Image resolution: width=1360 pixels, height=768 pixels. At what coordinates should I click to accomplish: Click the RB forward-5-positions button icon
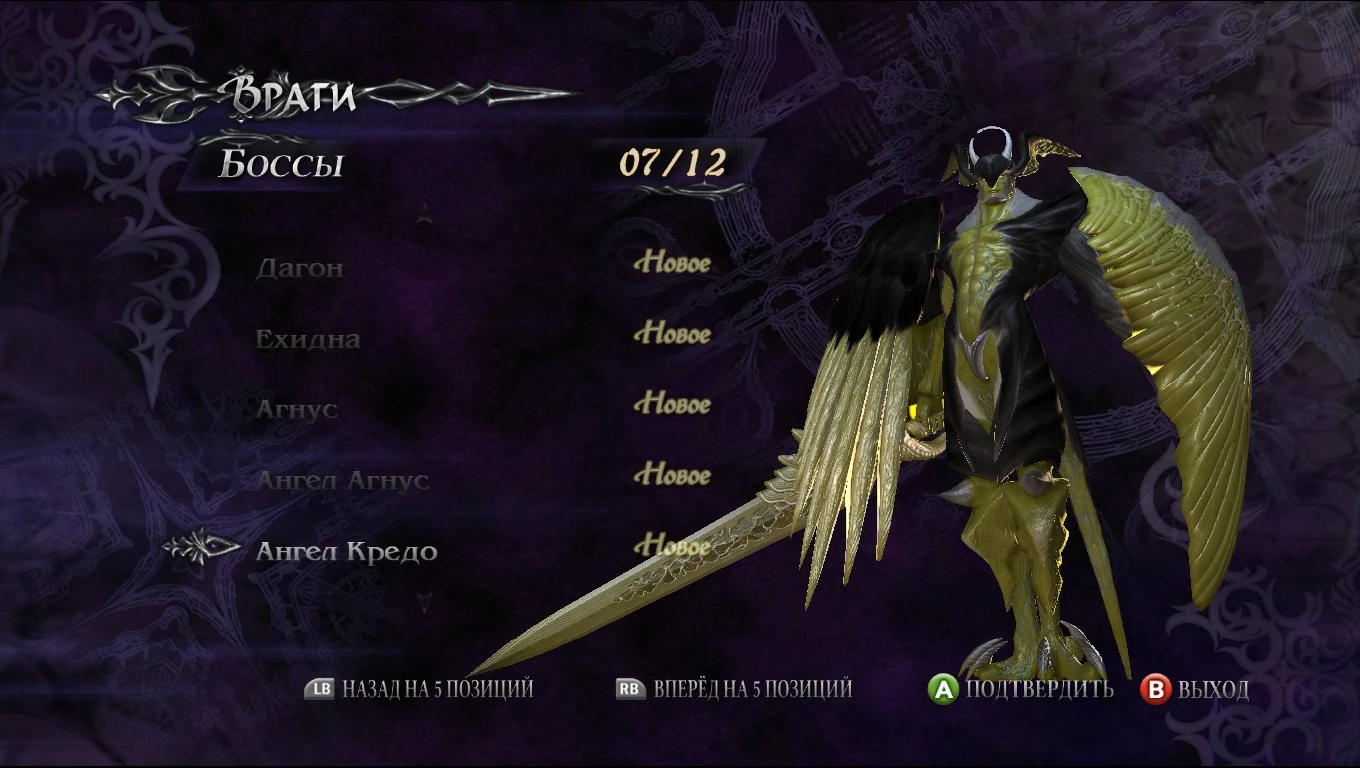click(623, 689)
